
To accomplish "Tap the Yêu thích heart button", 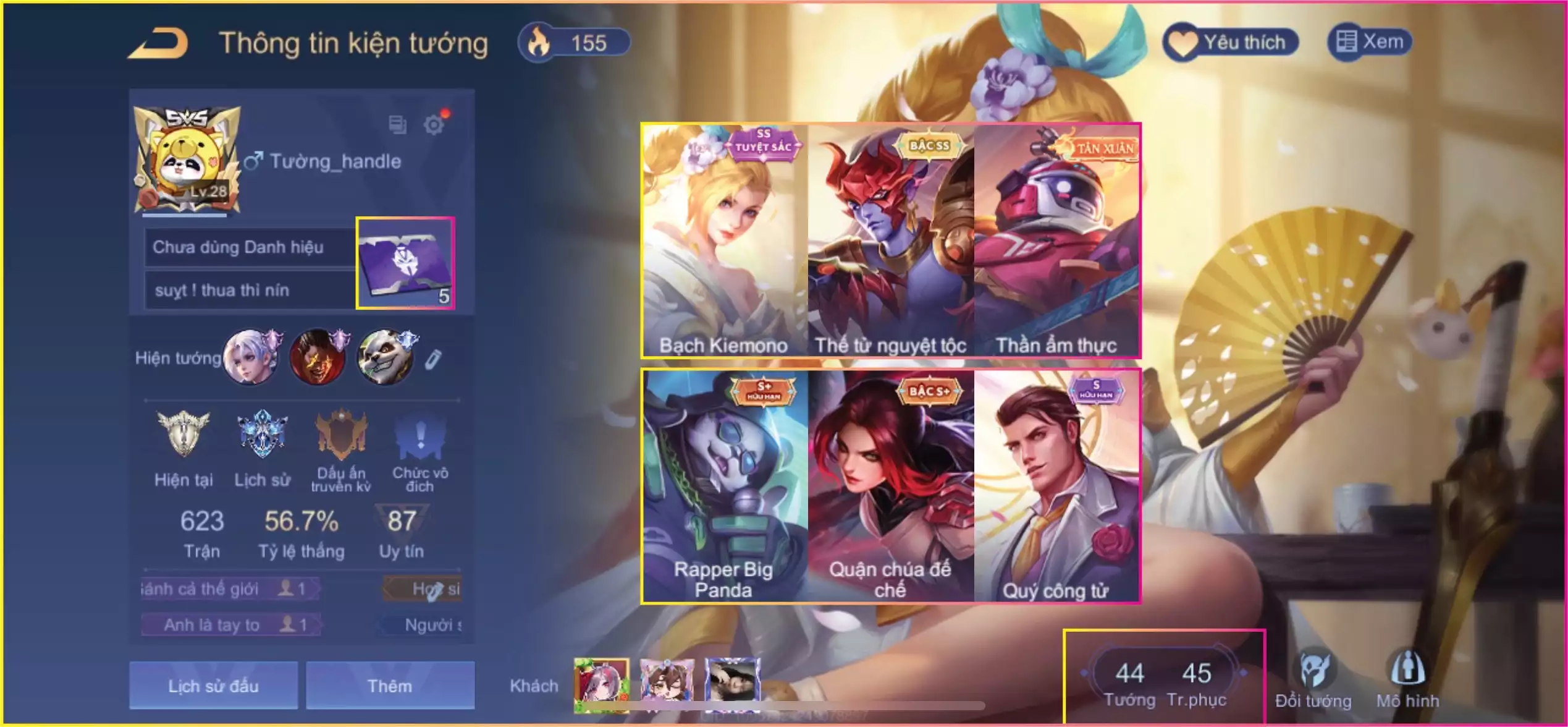I will [1231, 42].
